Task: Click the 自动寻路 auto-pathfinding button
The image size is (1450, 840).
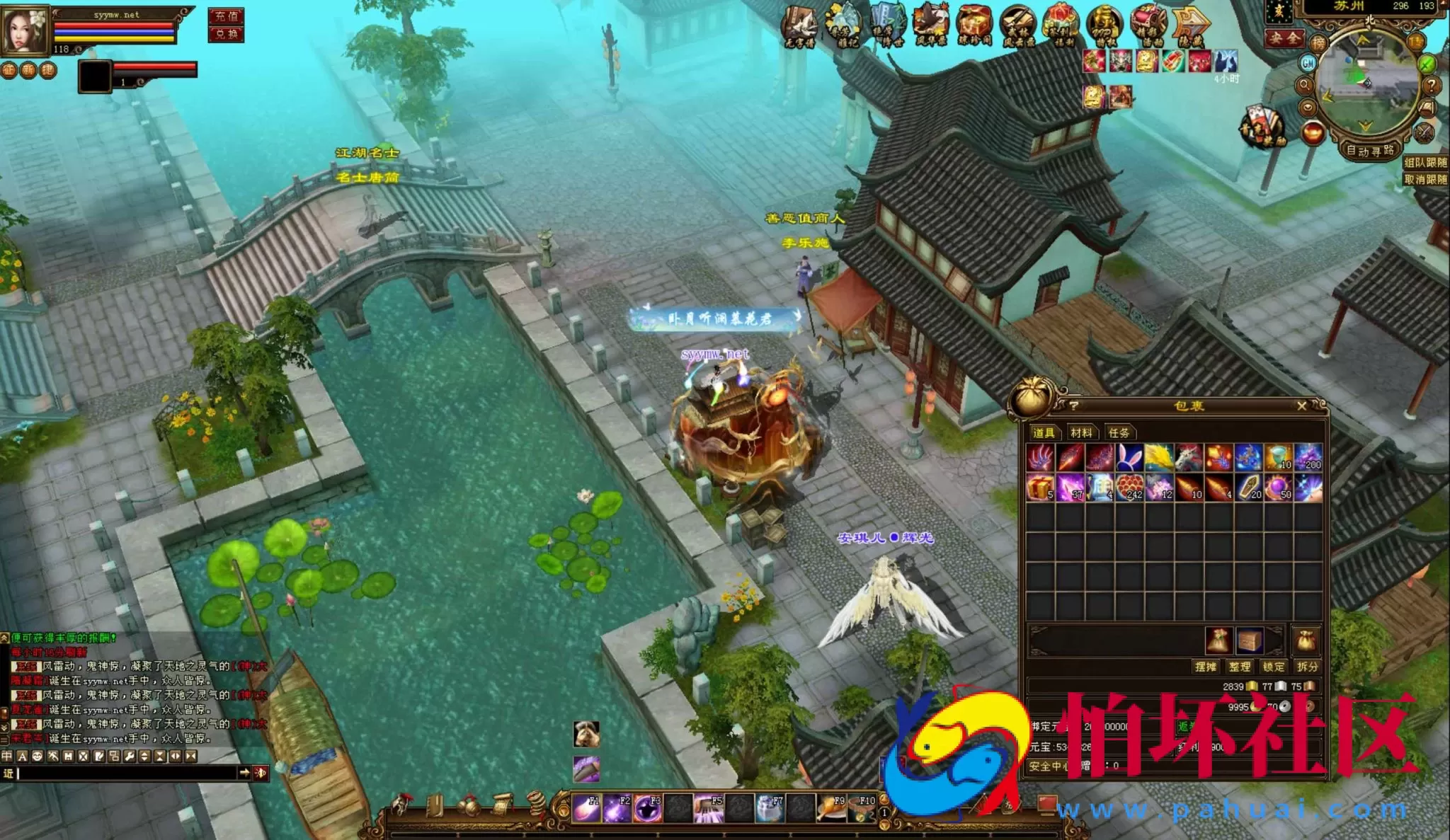Action: click(x=1370, y=151)
